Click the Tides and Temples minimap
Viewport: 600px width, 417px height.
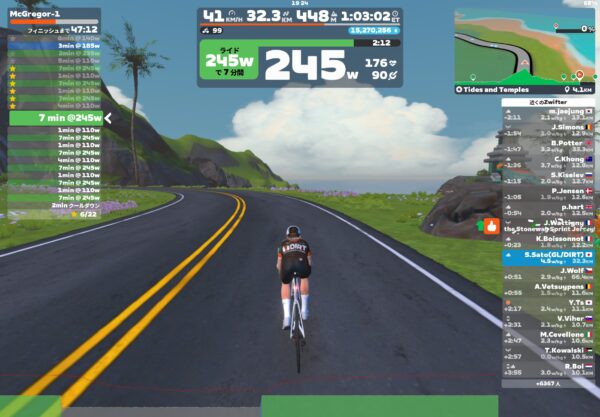pyautogui.click(x=526, y=47)
